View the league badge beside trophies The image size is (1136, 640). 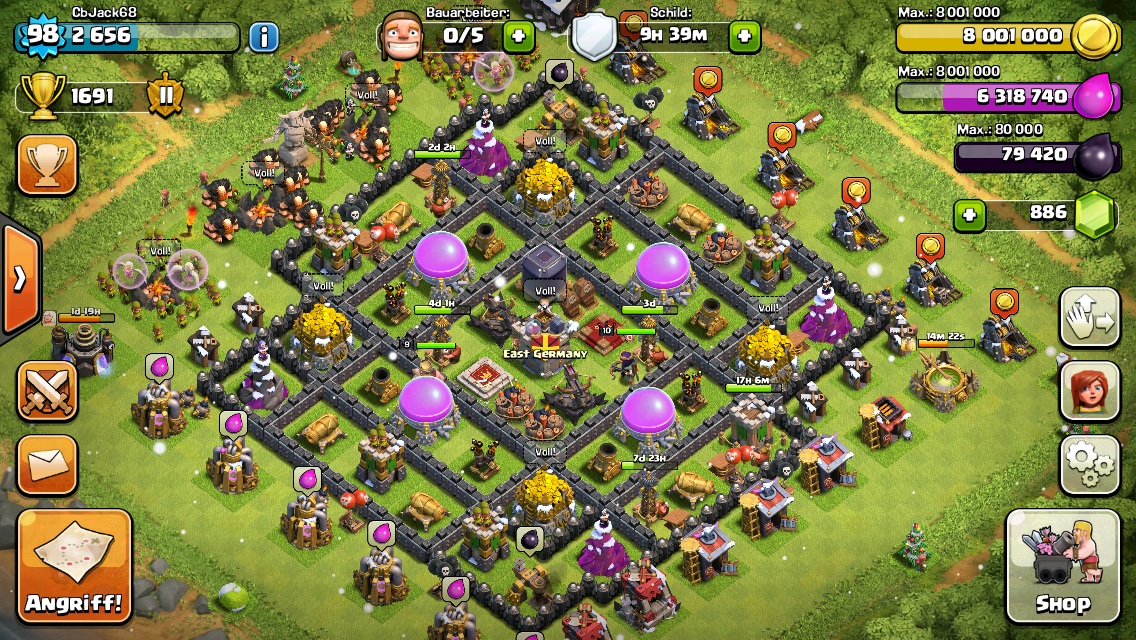tap(166, 96)
